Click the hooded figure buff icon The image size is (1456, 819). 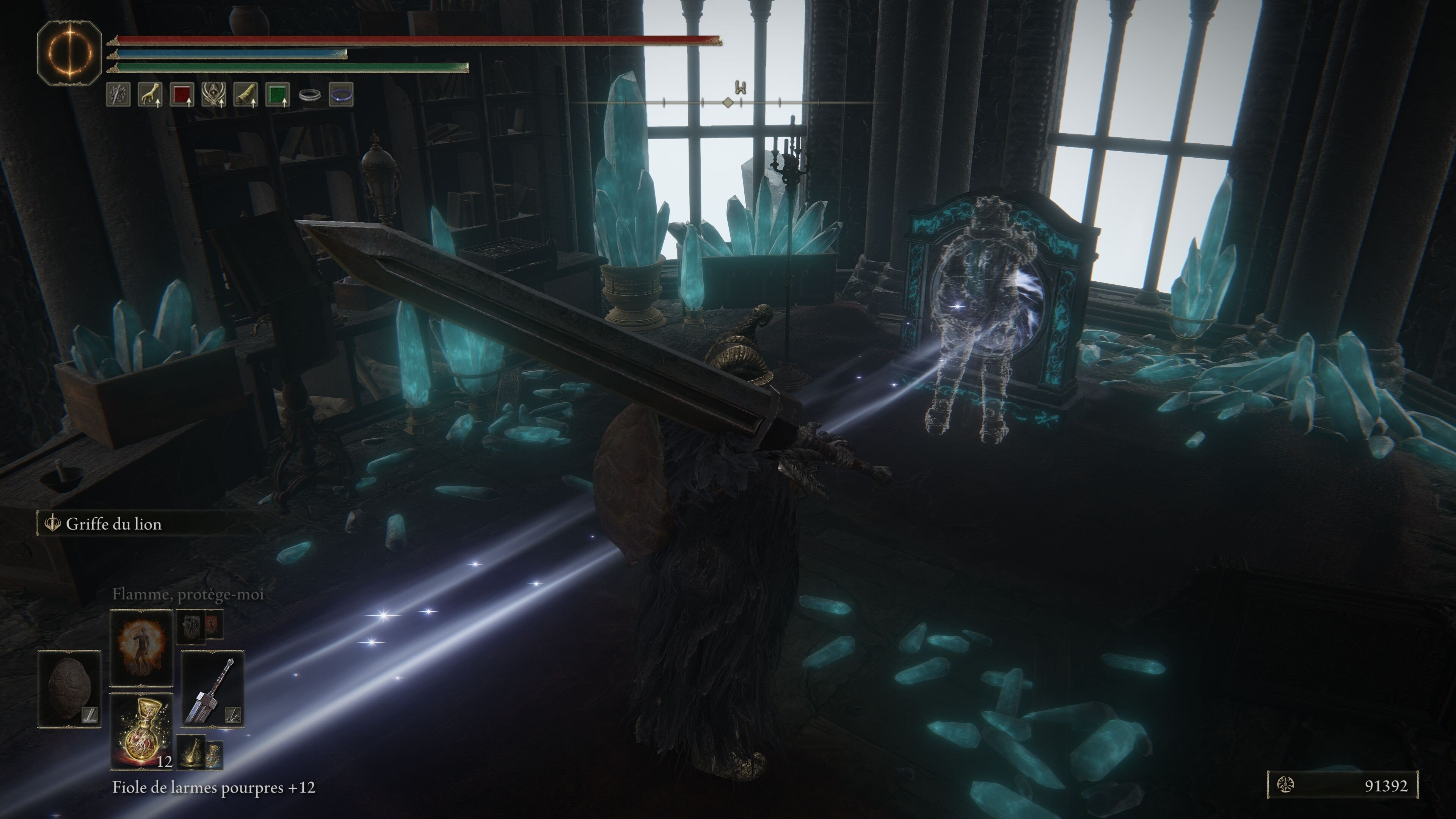(x=213, y=94)
